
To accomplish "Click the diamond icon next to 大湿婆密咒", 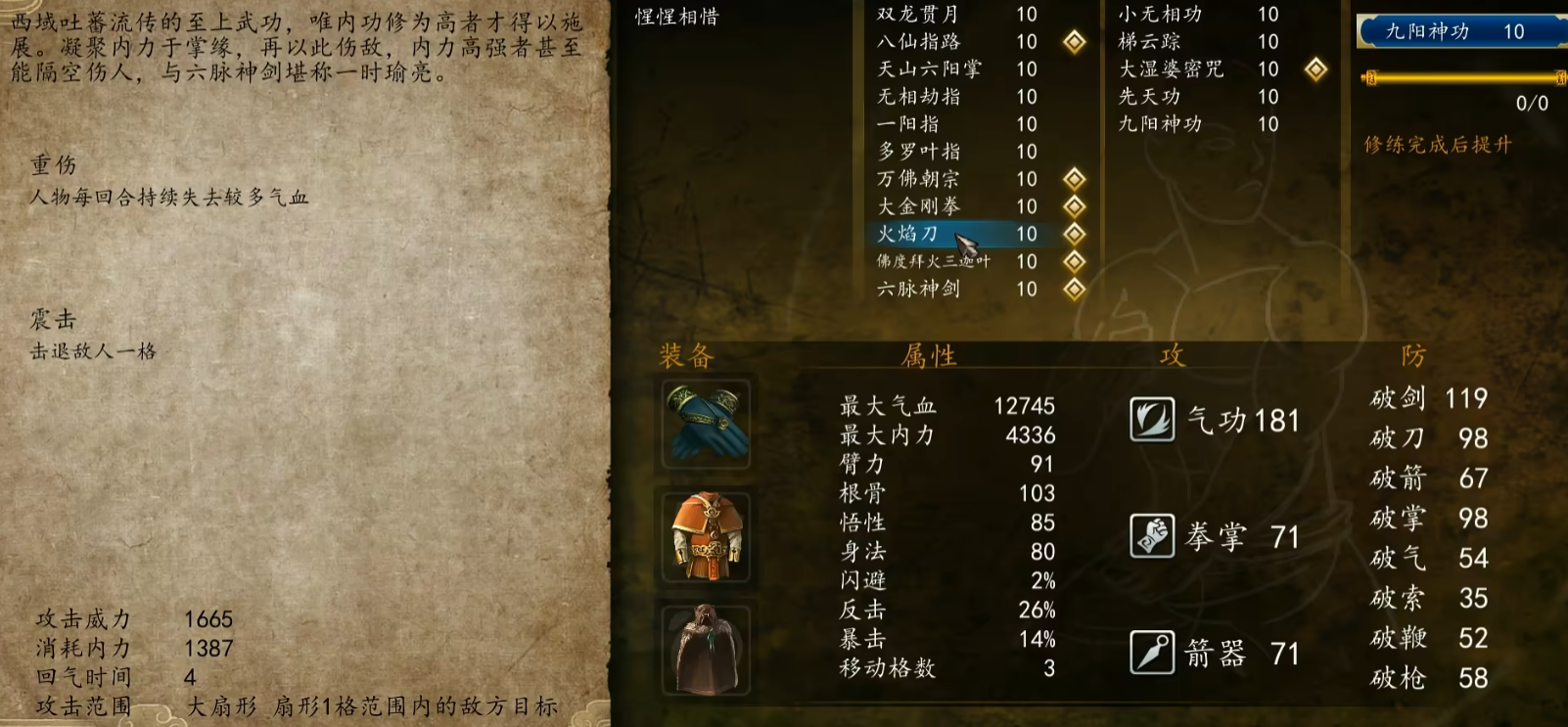I will click(x=1316, y=69).
